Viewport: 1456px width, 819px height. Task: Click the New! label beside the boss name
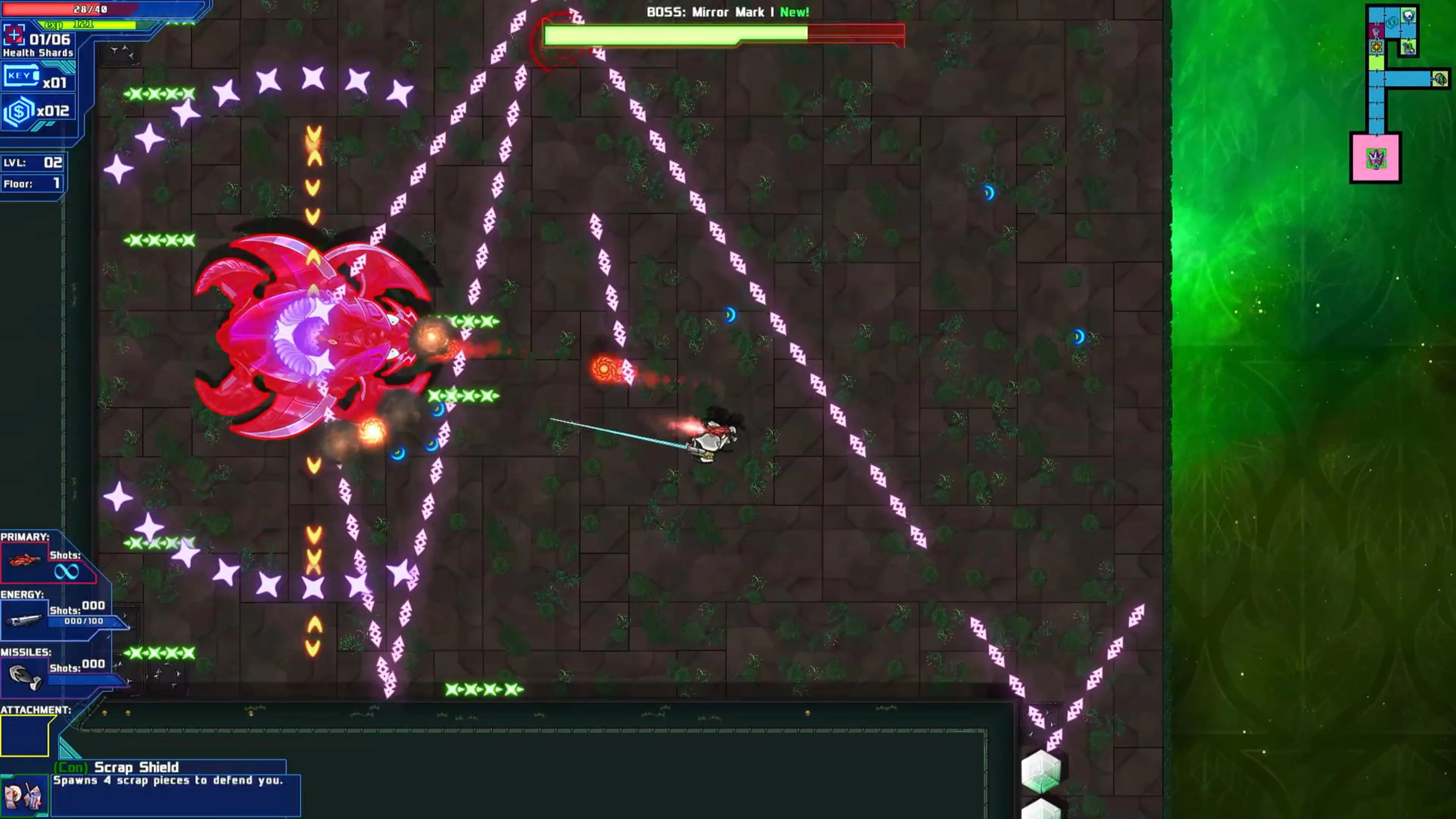(794, 12)
